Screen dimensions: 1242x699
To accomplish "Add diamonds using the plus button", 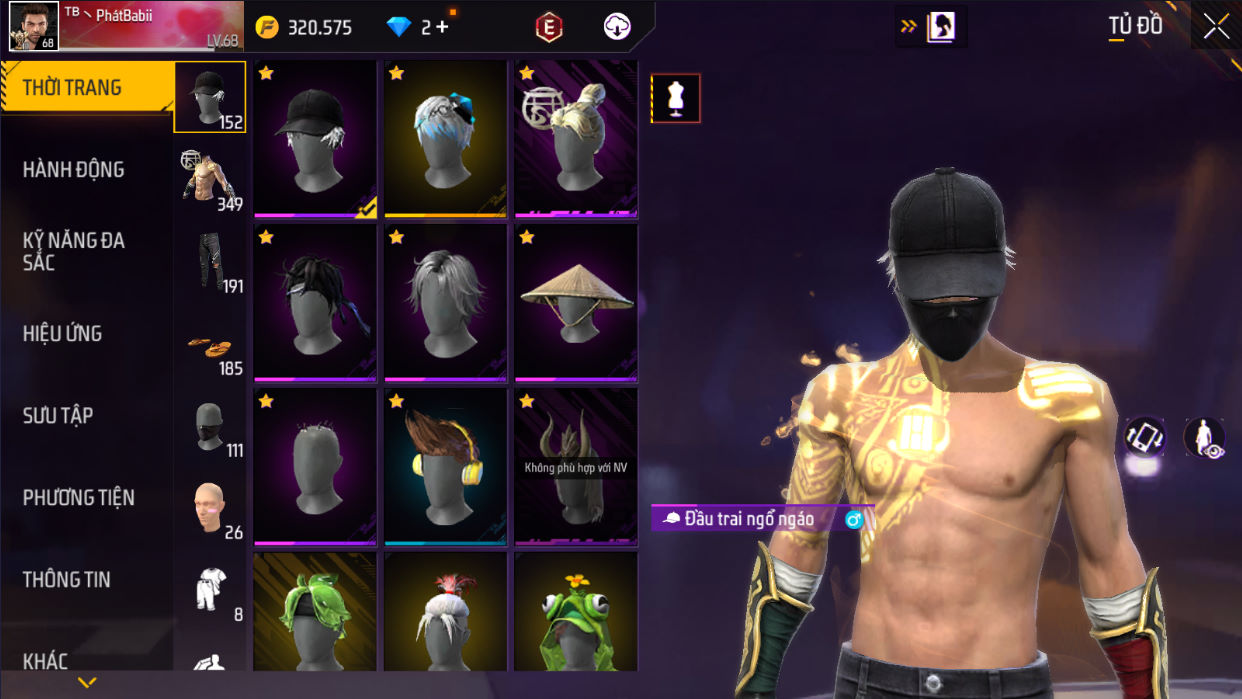I will (x=442, y=27).
